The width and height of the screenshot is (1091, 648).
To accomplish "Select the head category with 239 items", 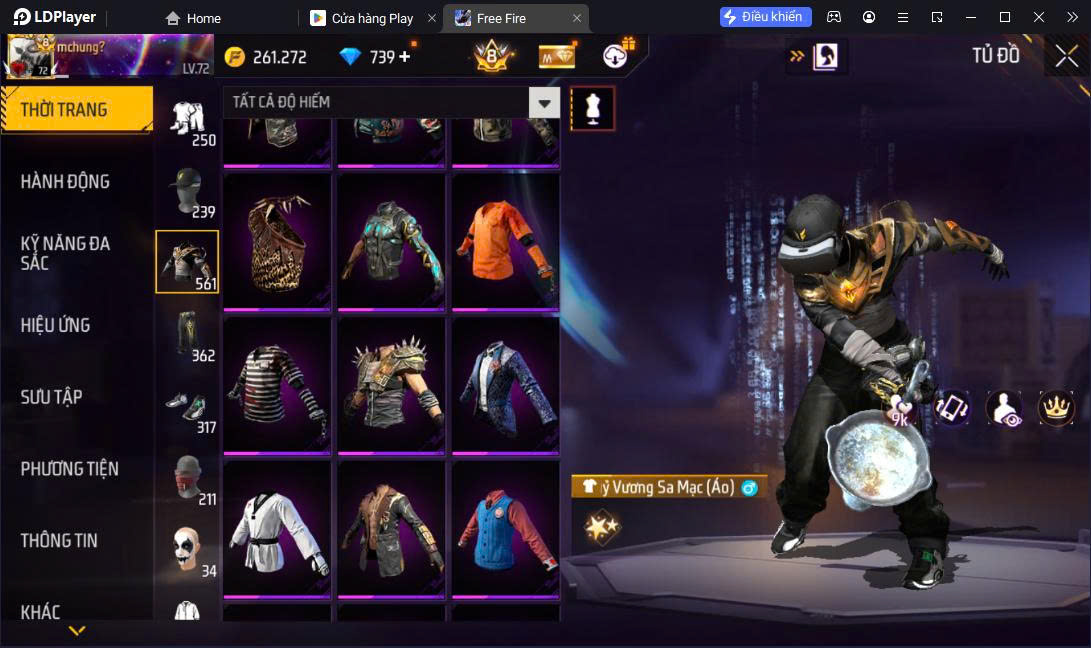I will [187, 191].
